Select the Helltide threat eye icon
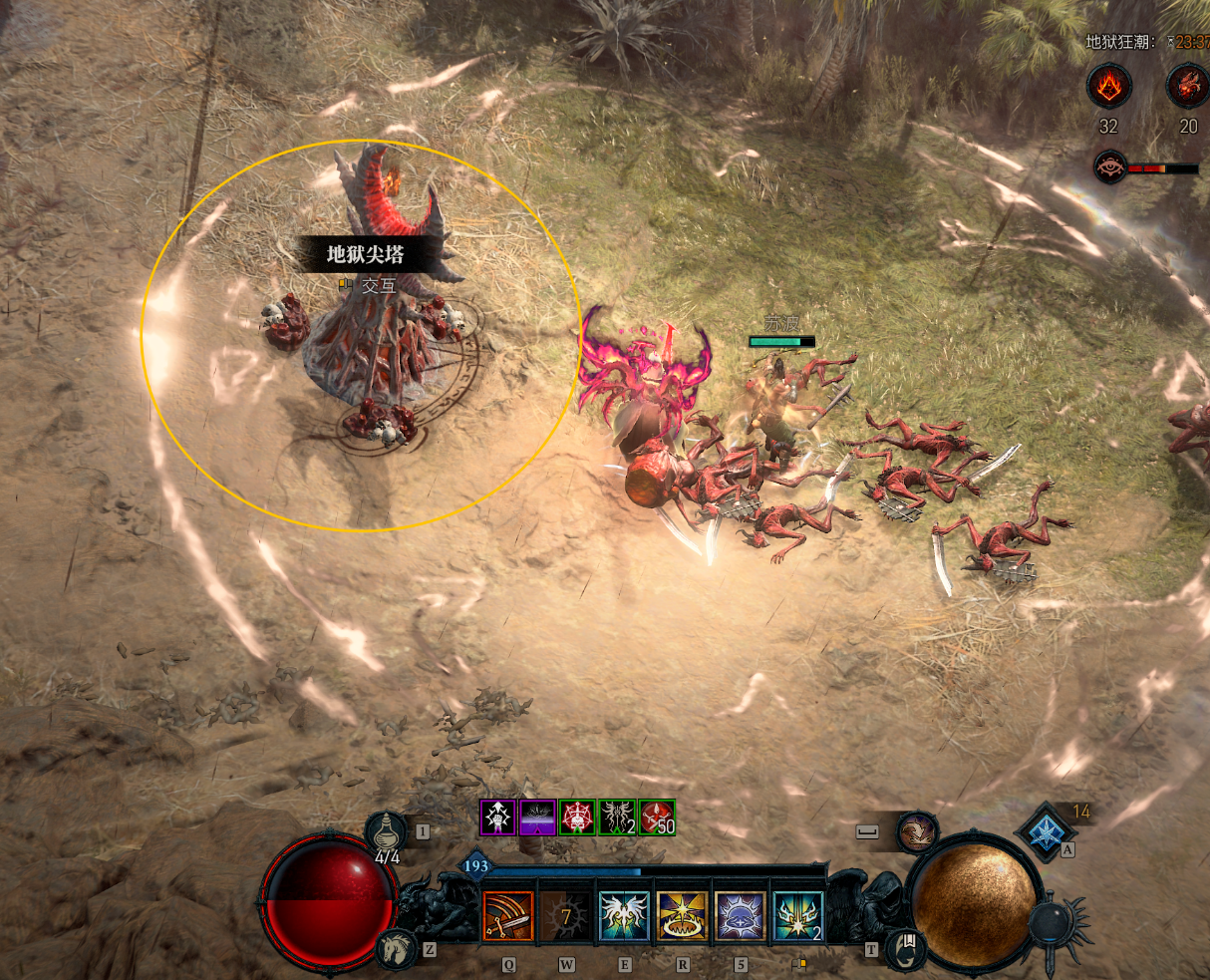This screenshot has width=1210, height=980. point(1109,167)
